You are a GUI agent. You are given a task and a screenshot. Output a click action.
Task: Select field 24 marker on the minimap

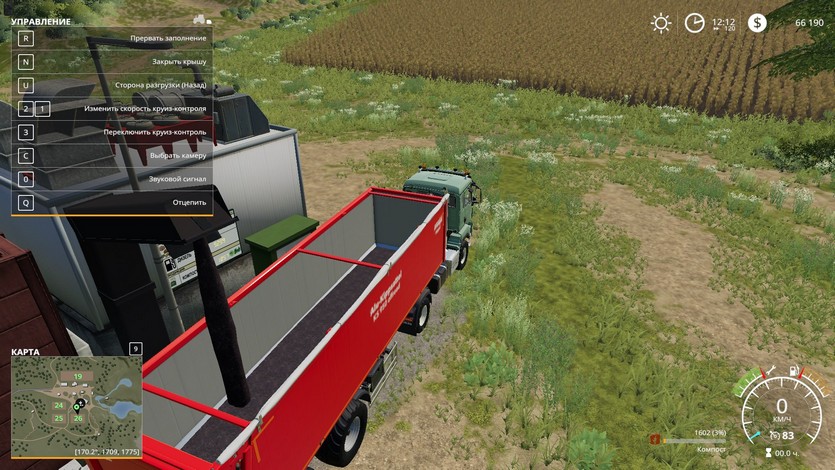click(58, 405)
